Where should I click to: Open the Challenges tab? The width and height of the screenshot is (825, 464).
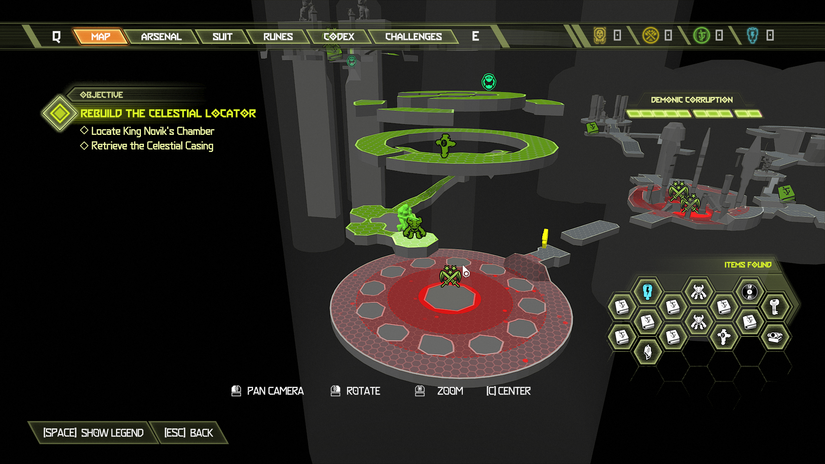(413, 37)
